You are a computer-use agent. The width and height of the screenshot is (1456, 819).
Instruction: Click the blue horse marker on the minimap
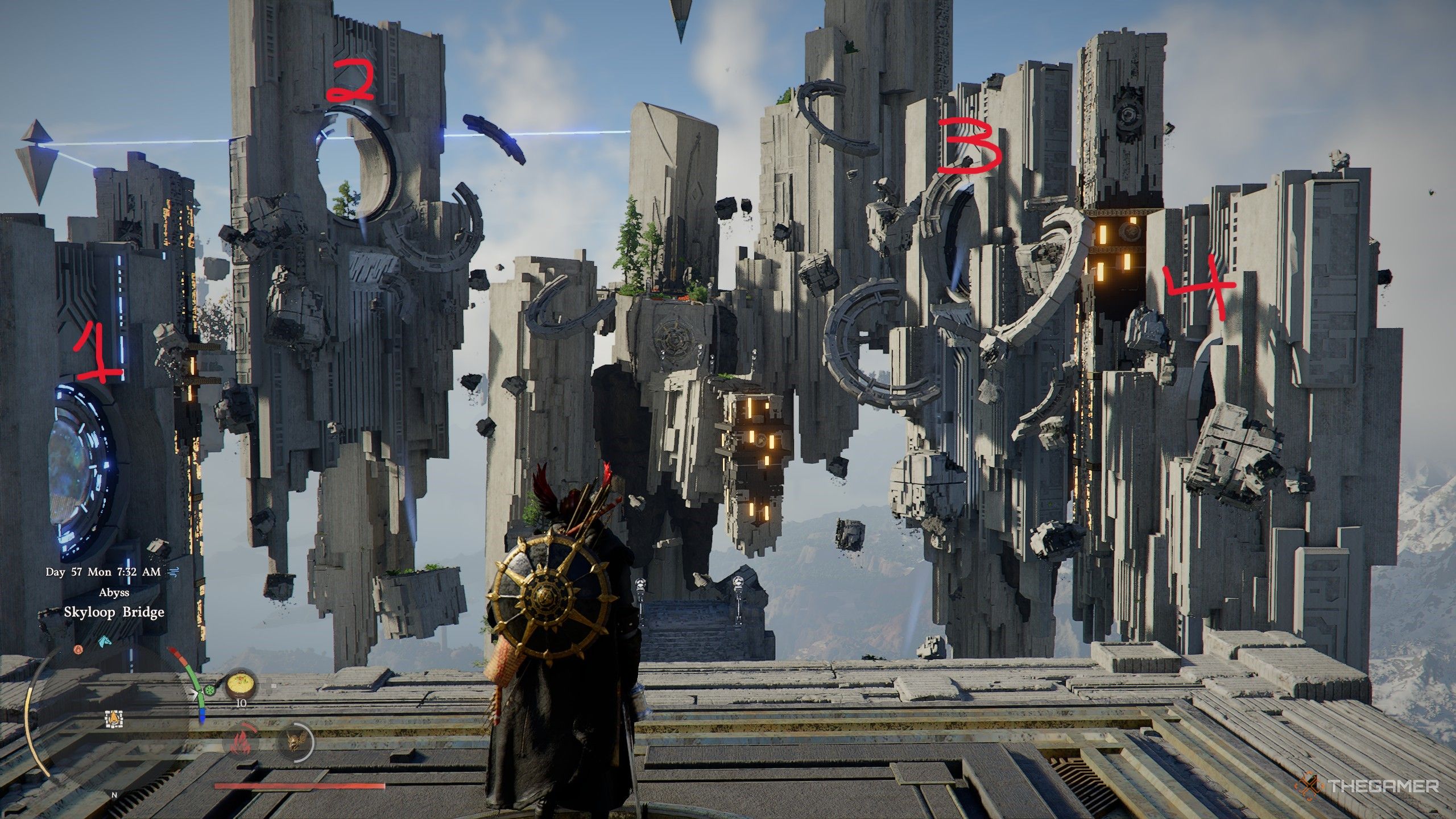104,642
